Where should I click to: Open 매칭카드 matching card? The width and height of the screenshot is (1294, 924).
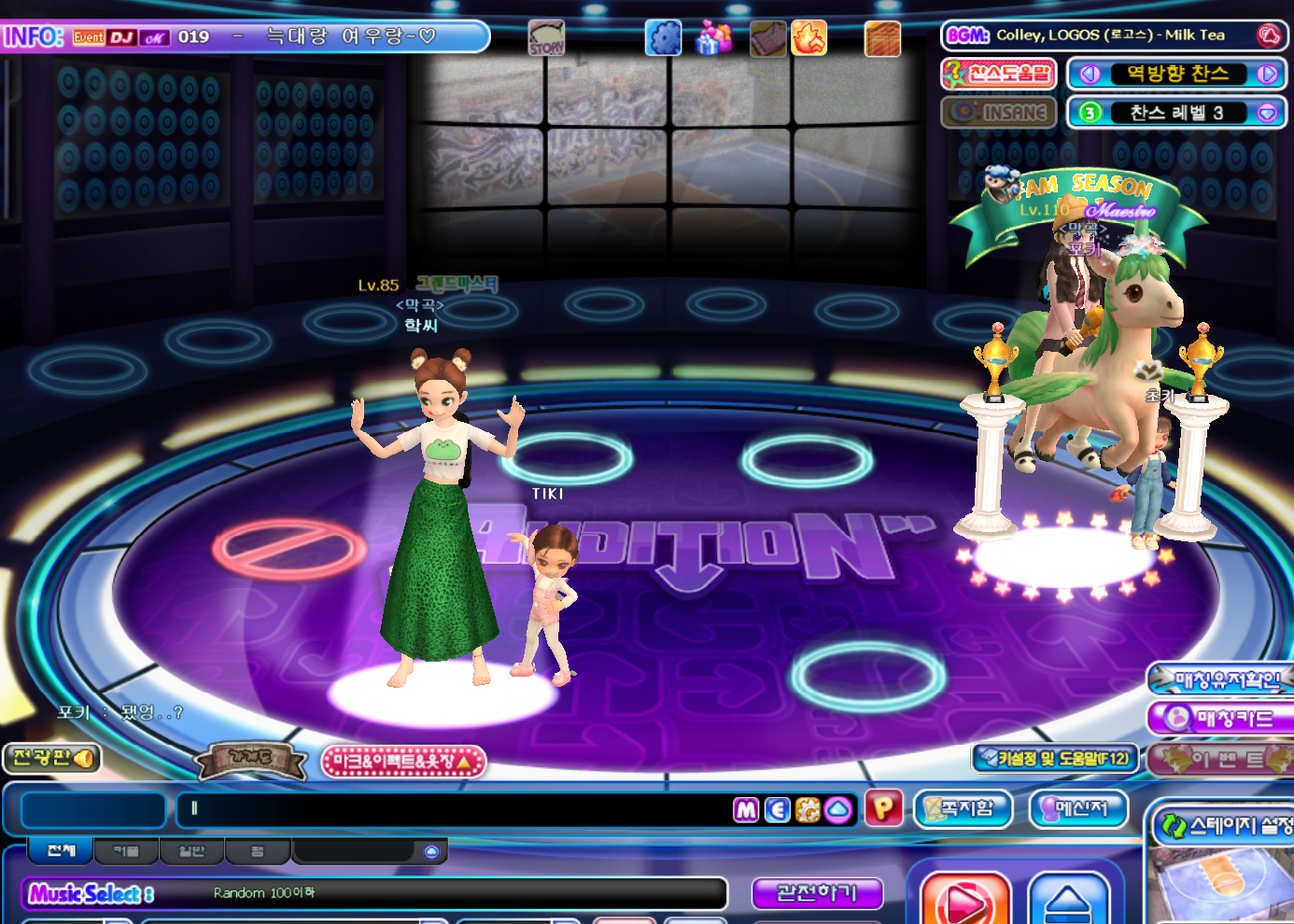(x=1223, y=719)
